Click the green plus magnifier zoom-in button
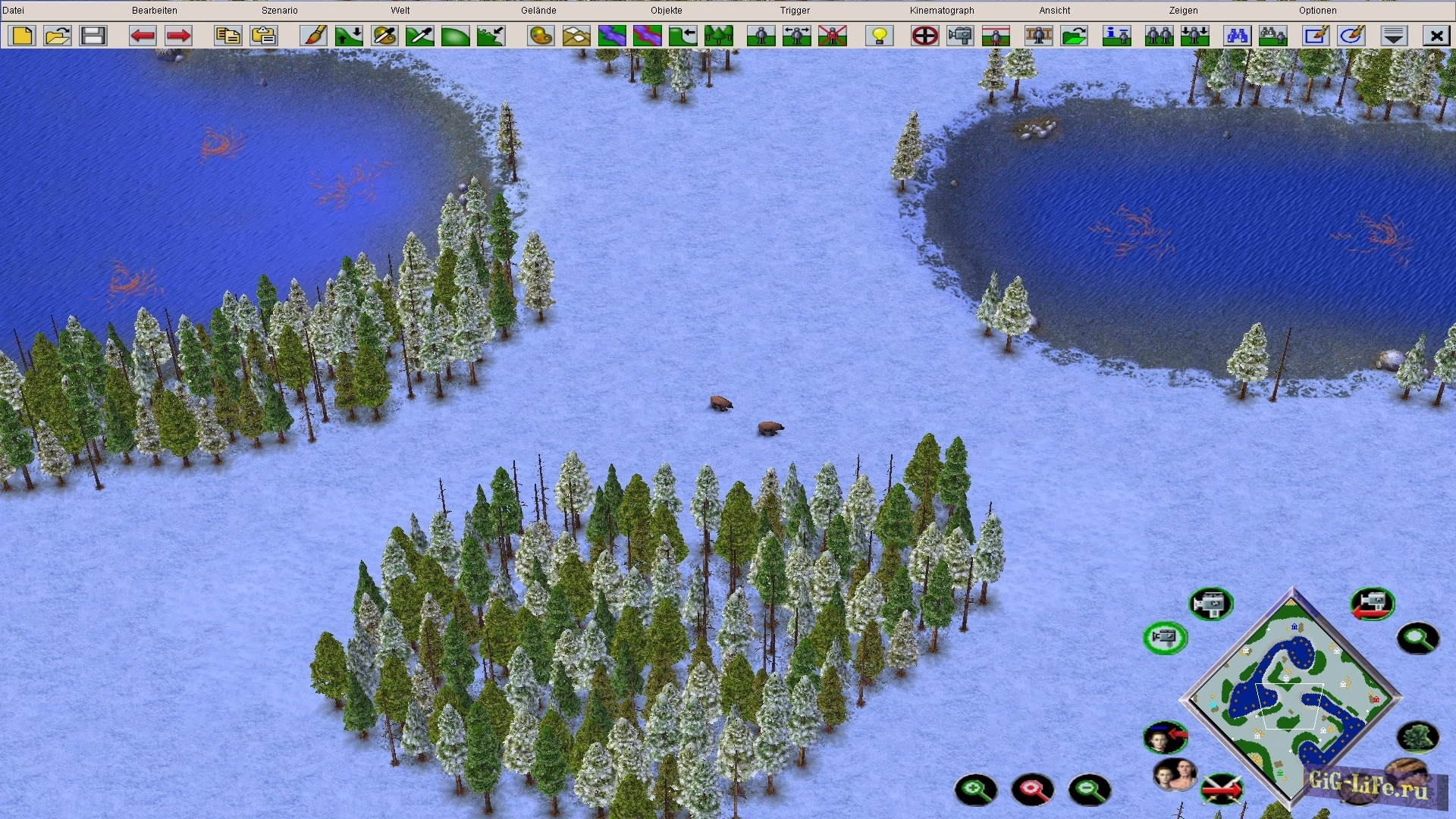Image resolution: width=1456 pixels, height=819 pixels. pyautogui.click(x=975, y=790)
